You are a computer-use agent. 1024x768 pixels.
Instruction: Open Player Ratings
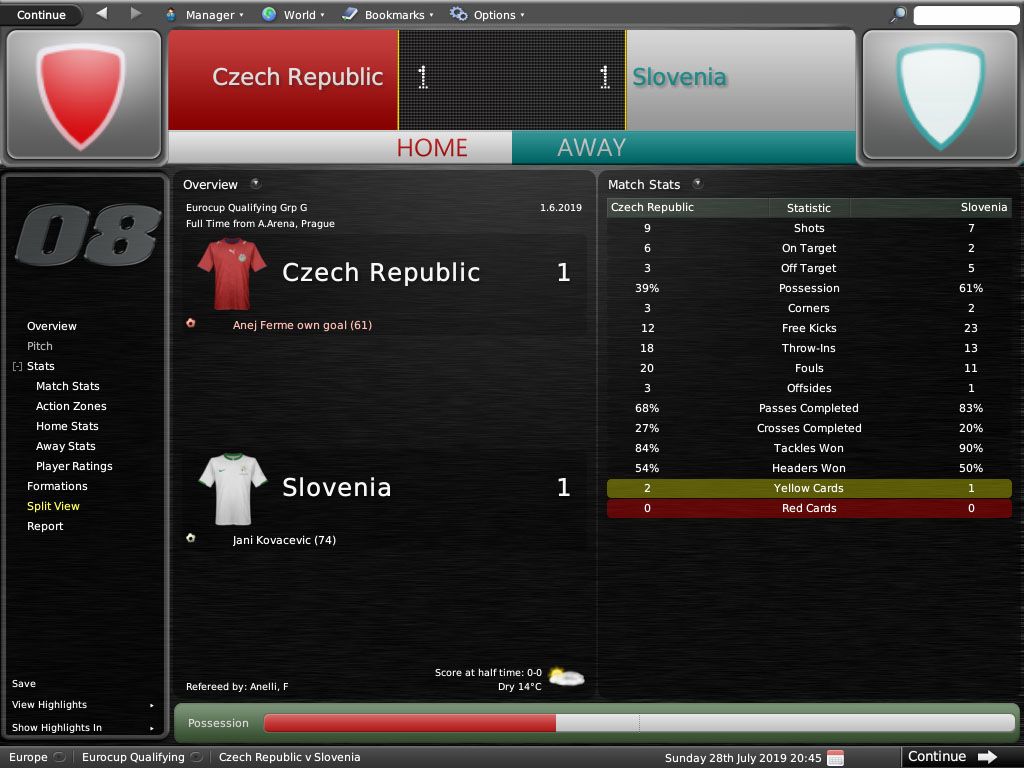tap(74, 466)
